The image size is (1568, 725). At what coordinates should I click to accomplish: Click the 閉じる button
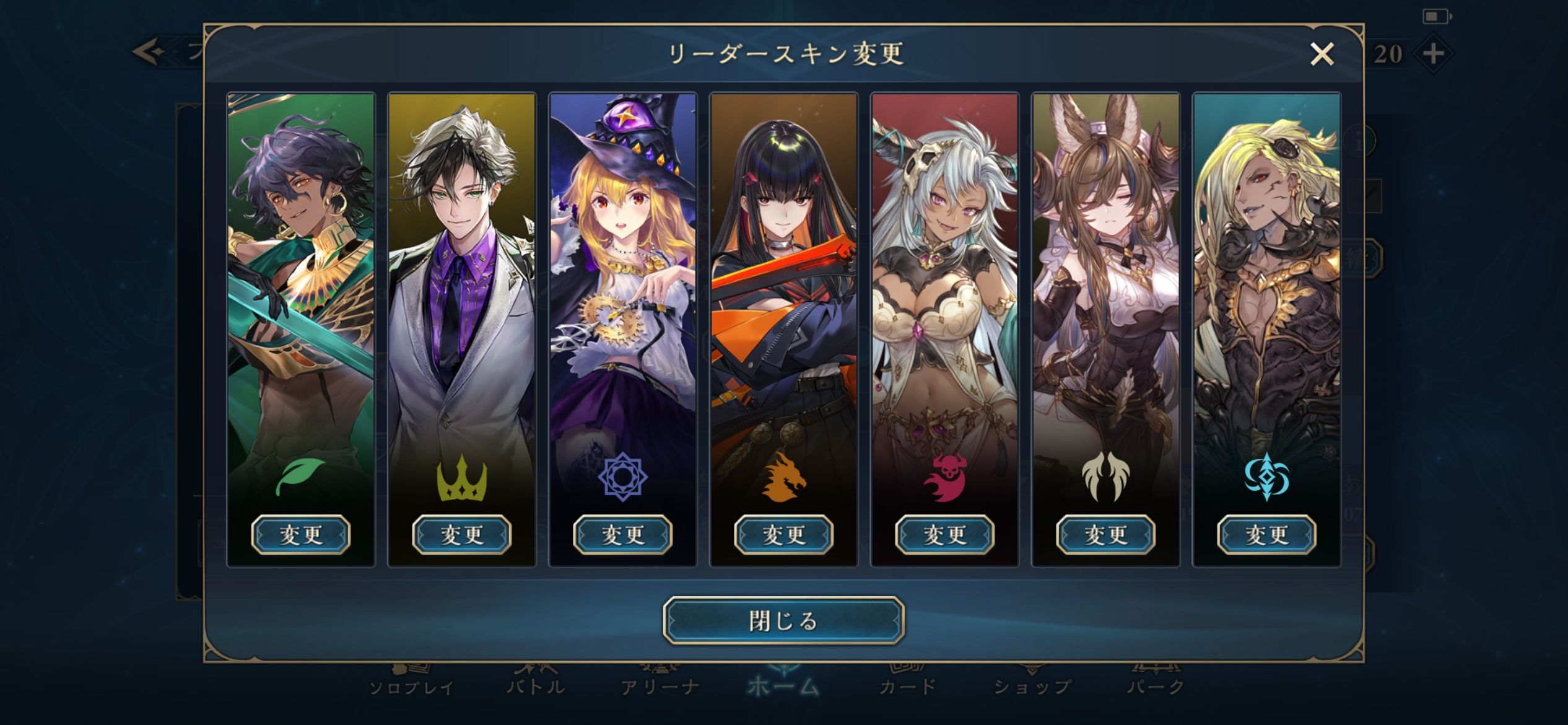(783, 620)
